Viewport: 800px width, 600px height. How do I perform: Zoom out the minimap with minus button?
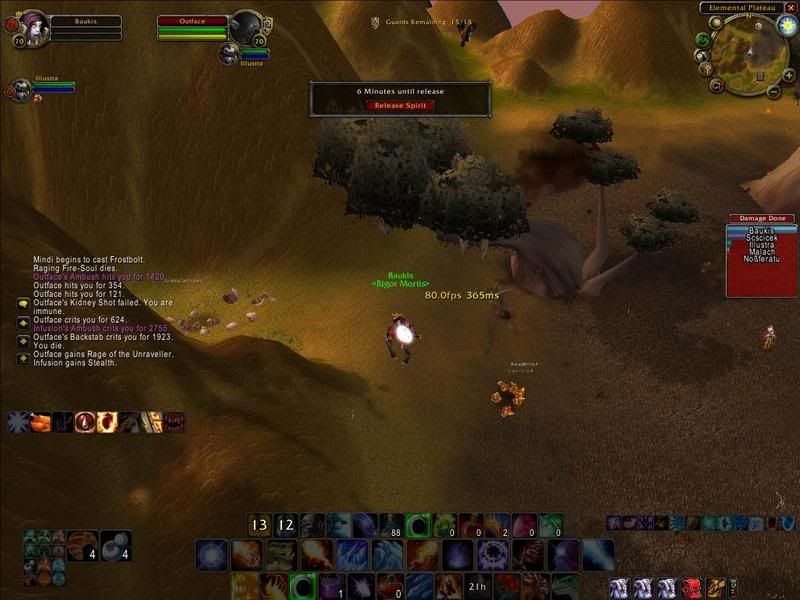pos(774,91)
